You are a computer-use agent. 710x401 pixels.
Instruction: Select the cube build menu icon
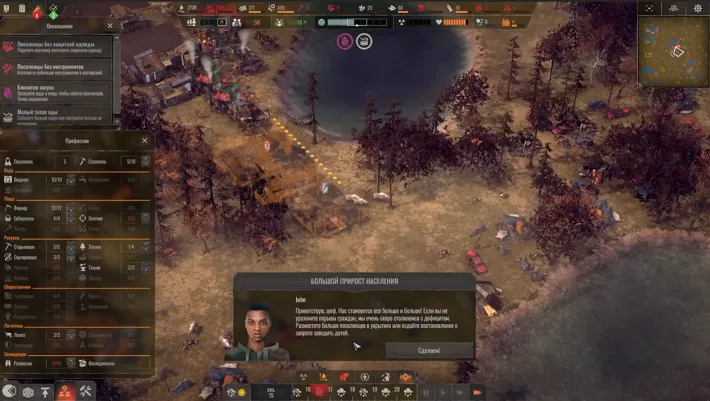click(28, 391)
